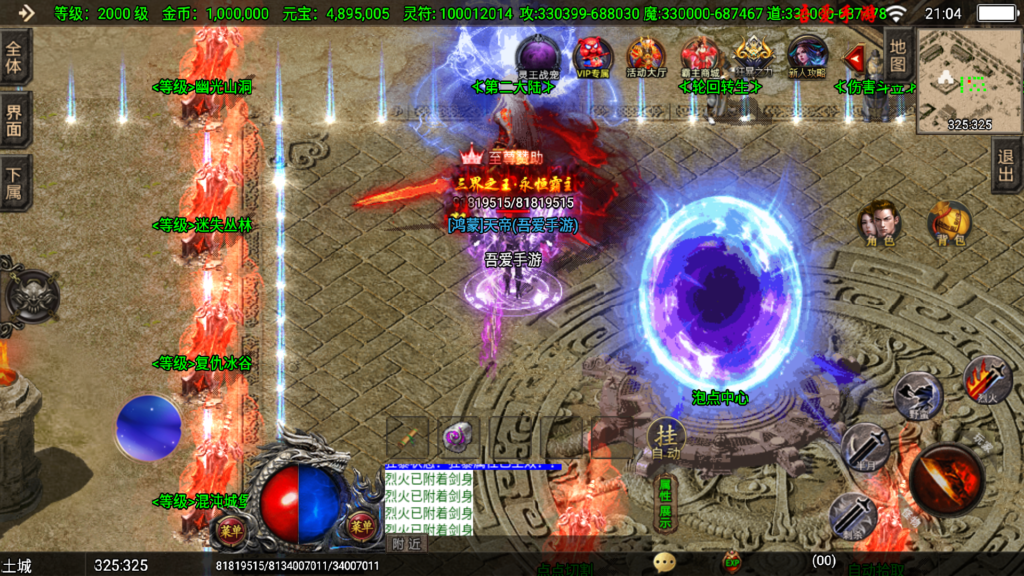Open the 地图 map button
The width and height of the screenshot is (1024, 576).
[899, 55]
